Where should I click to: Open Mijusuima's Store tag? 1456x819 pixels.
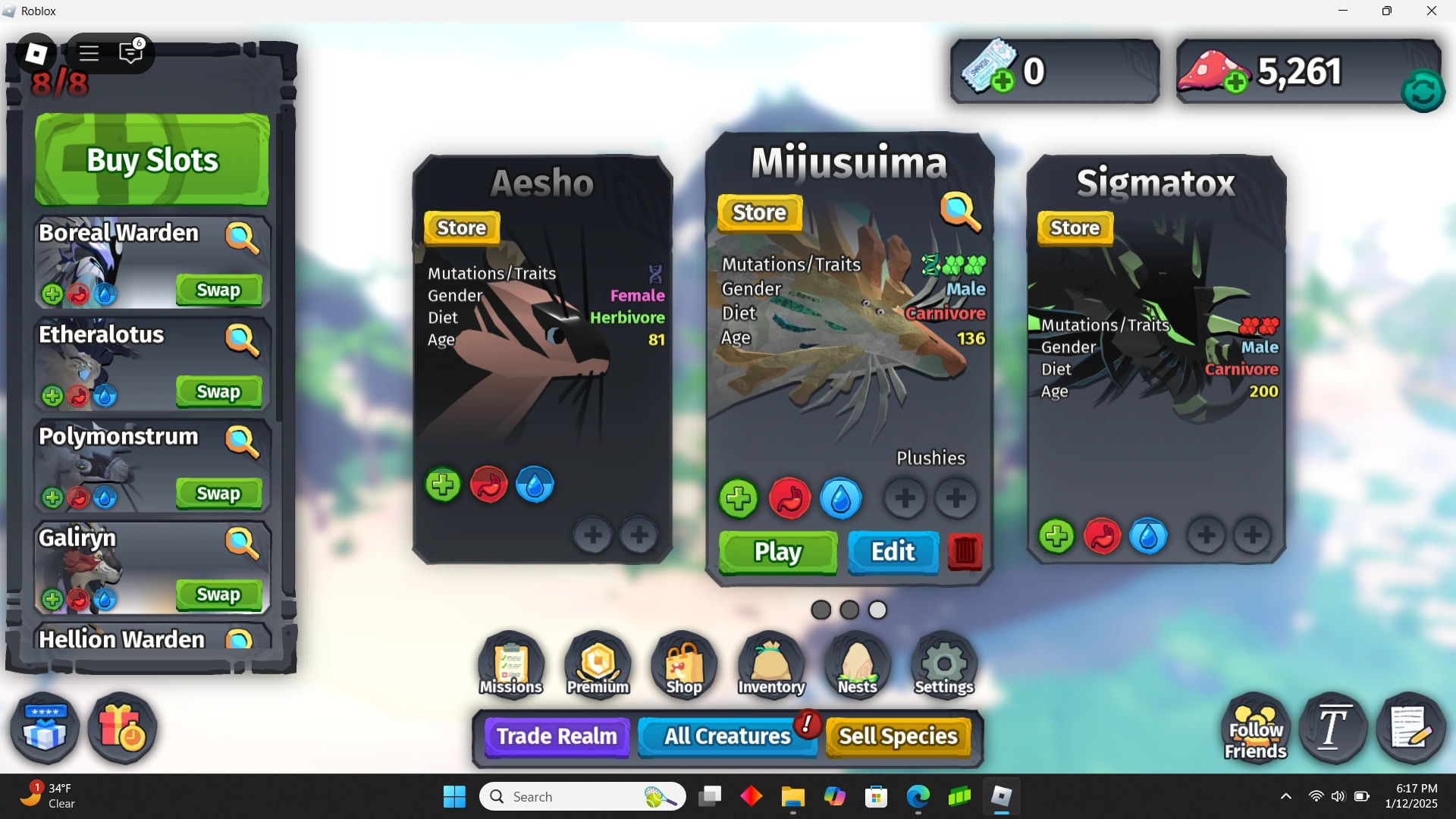[758, 213]
